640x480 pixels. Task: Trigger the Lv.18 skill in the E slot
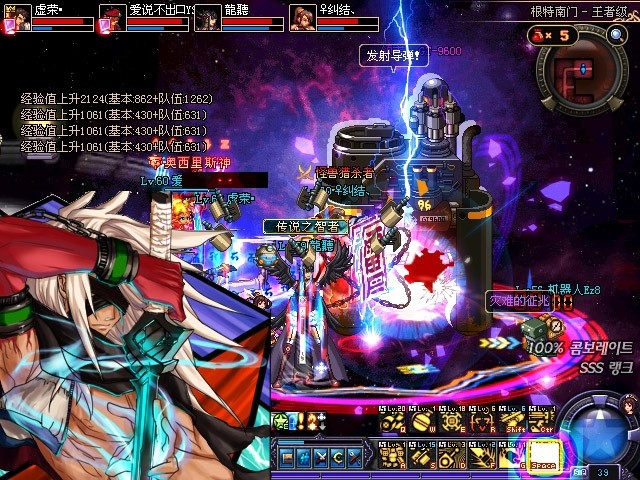pos(452,422)
